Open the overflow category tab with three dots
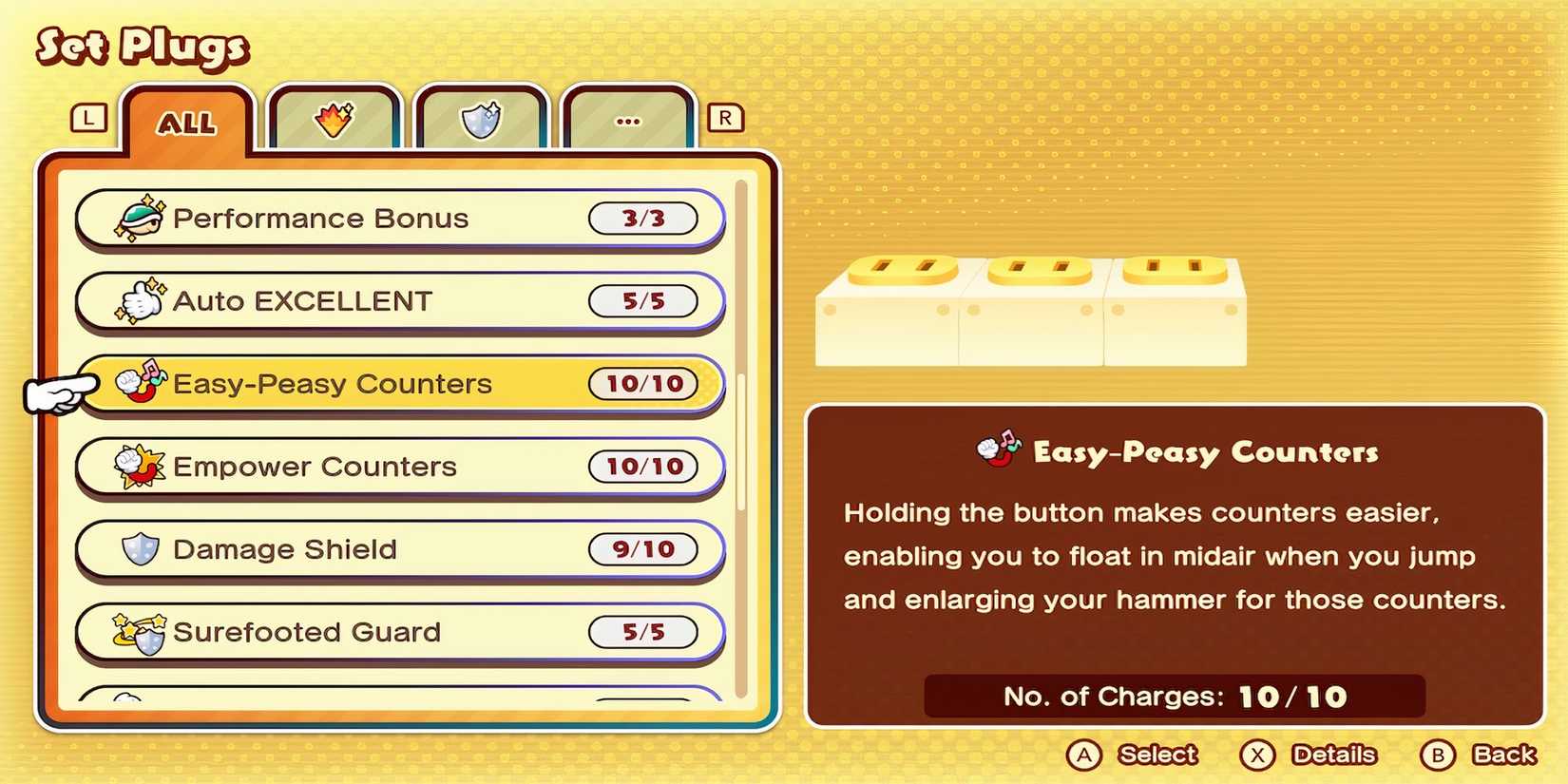1568x784 pixels. pos(627,120)
